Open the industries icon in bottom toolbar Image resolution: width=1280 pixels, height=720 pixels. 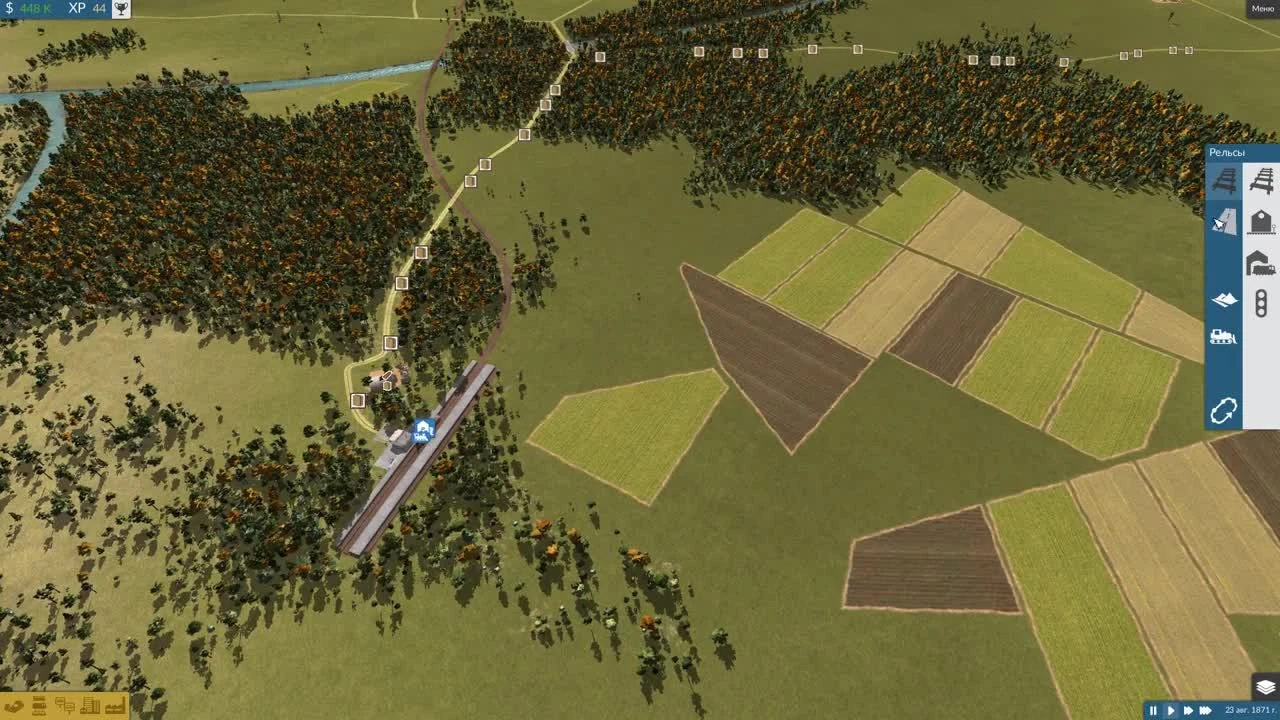click(115, 706)
